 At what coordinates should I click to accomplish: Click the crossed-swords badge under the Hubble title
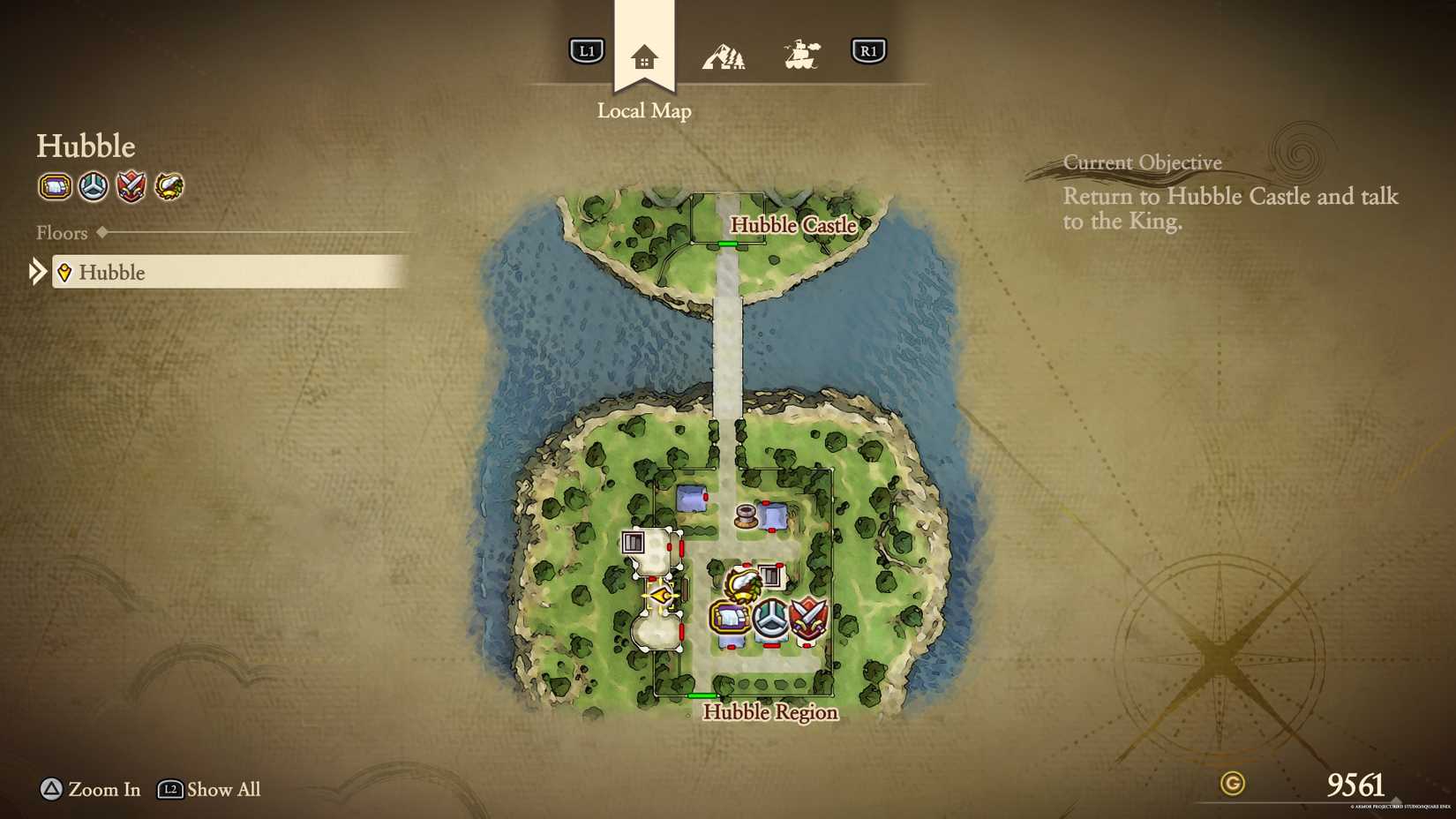131,187
